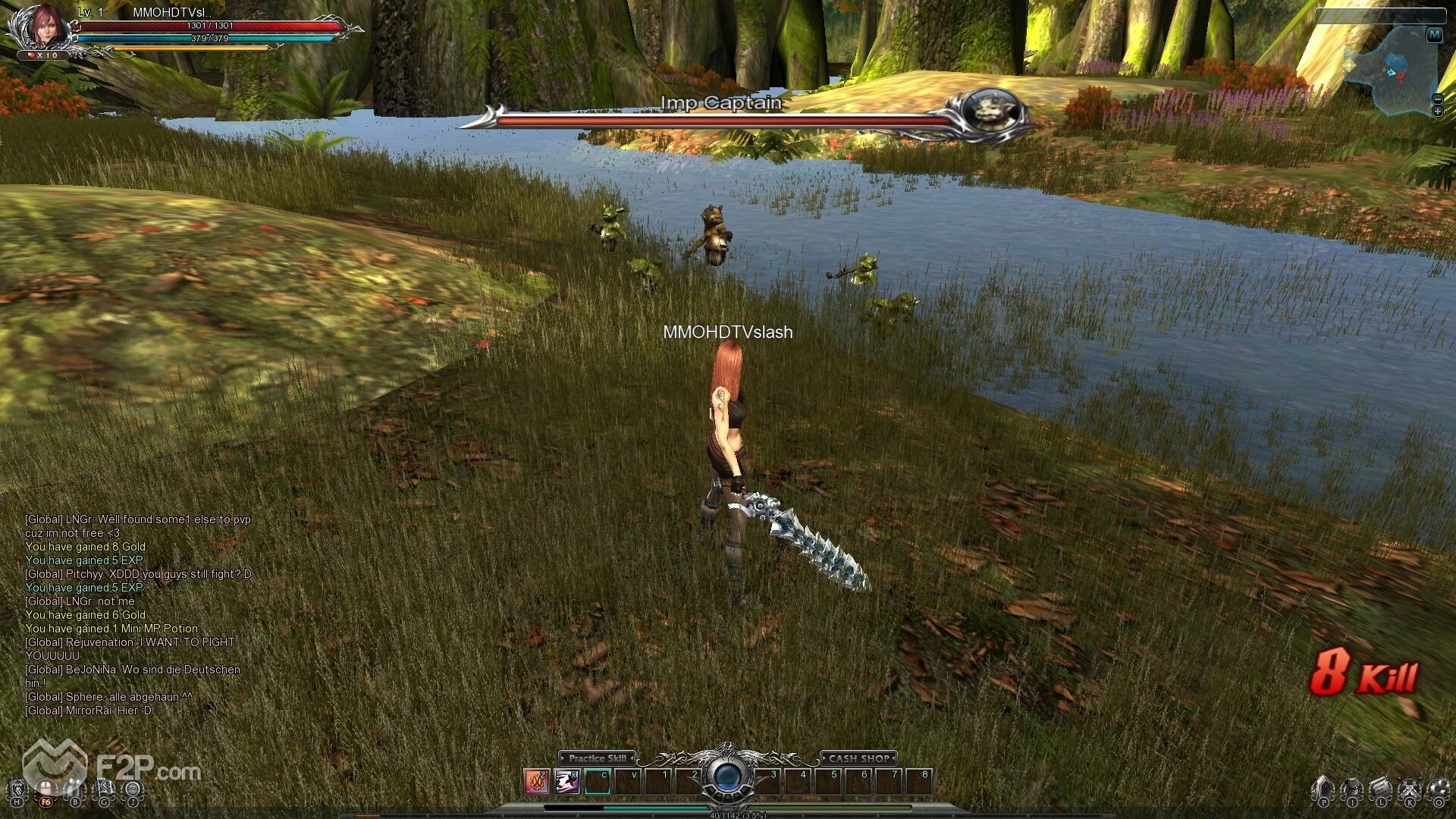The image size is (1456, 819).
Task: Open the crossed swords skills icon
Action: pyautogui.click(x=1410, y=789)
